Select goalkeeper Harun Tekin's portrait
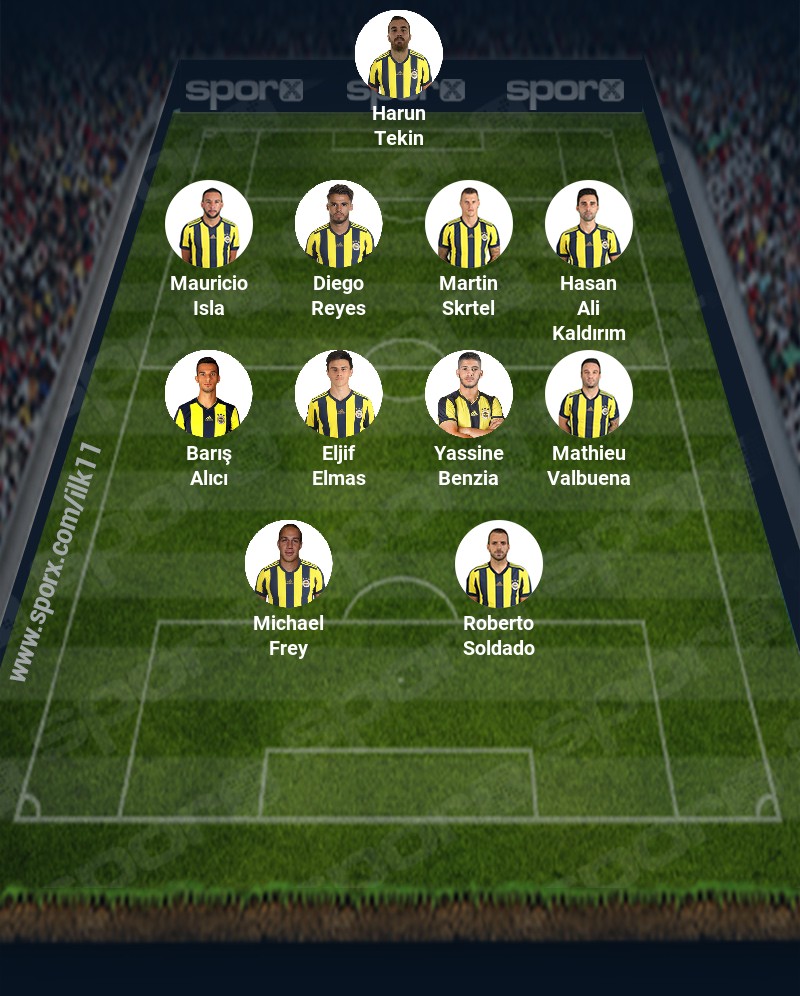The width and height of the screenshot is (800, 996). coord(399,54)
